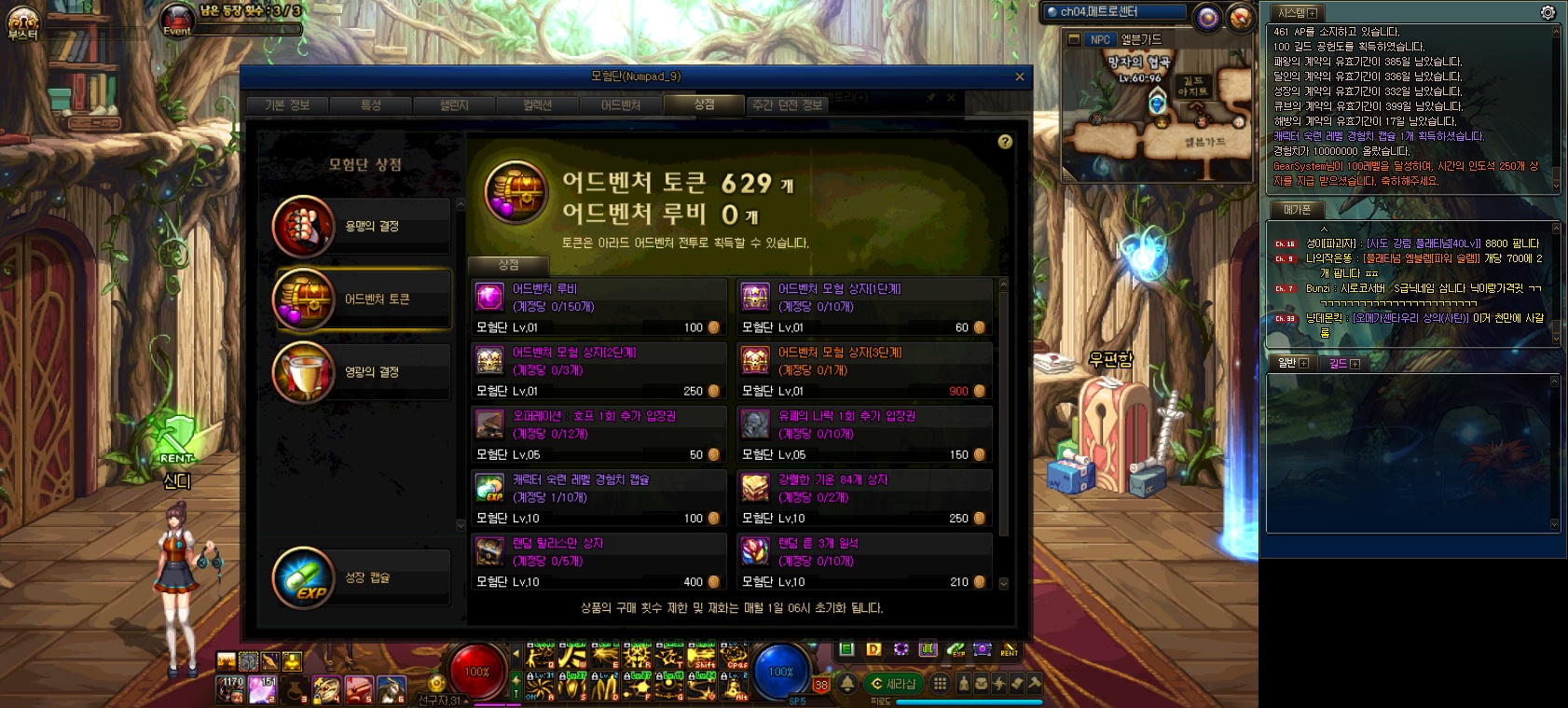
Task: Select the 용맹의 결정 shop category
Action: point(363,227)
